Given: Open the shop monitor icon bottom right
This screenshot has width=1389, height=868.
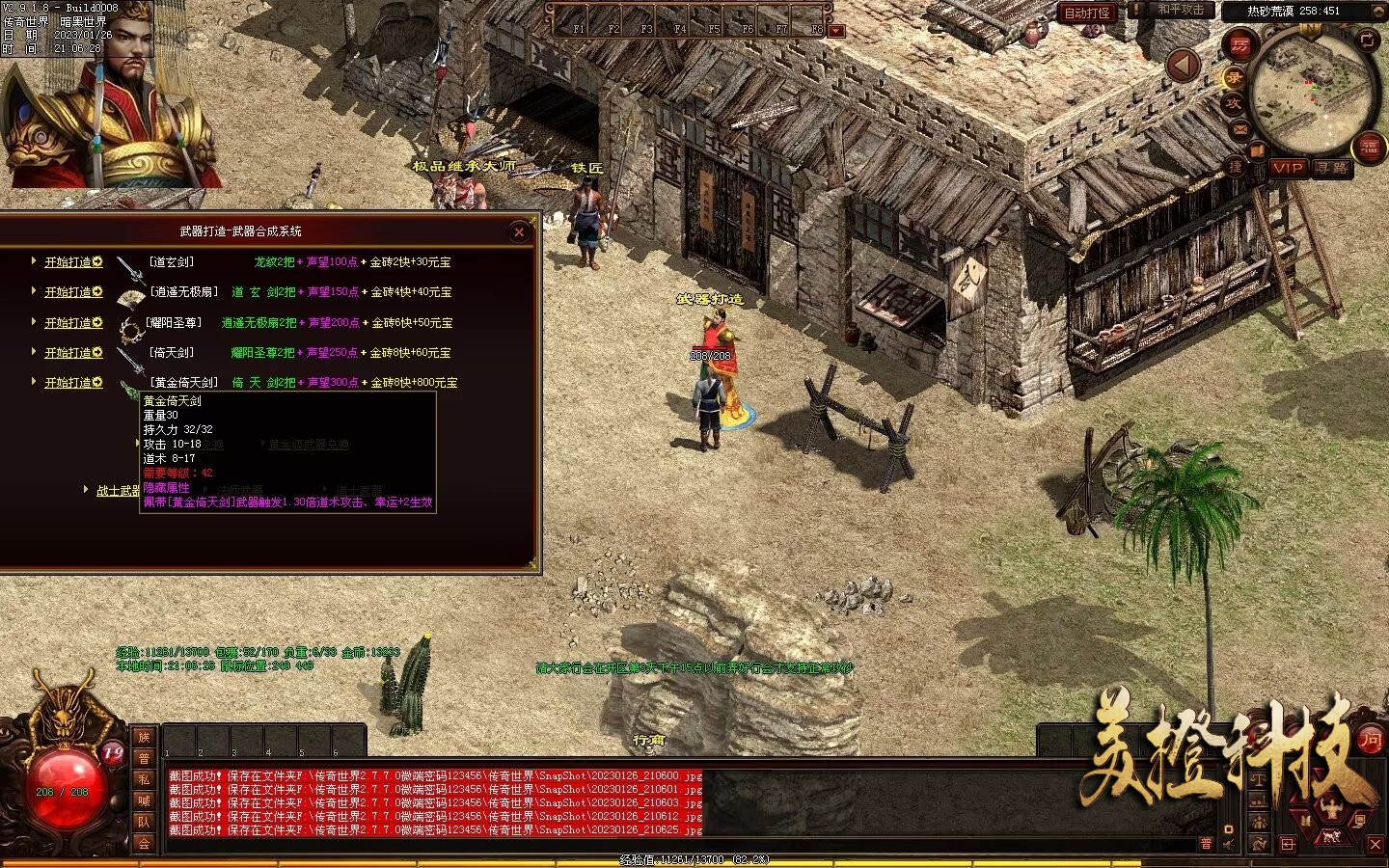Looking at the screenshot, I should pos(1359,821).
